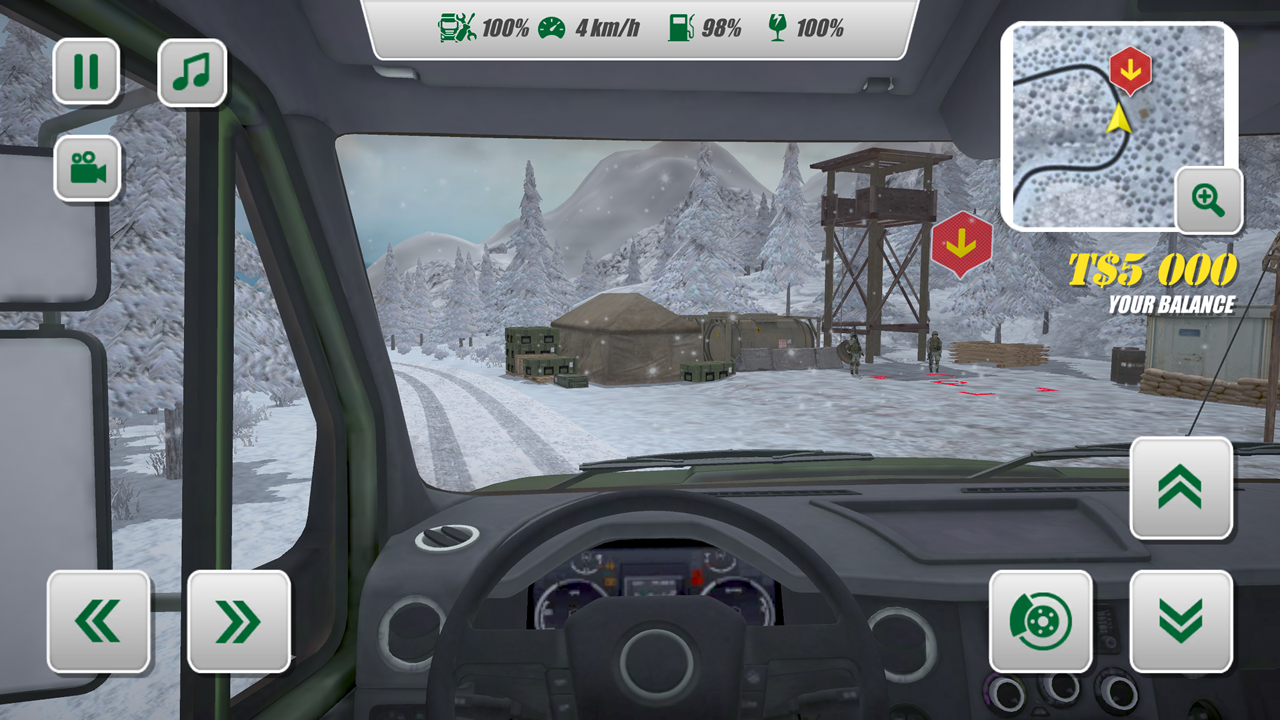The height and width of the screenshot is (720, 1280).
Task: Switch camera view
Action: (88, 168)
